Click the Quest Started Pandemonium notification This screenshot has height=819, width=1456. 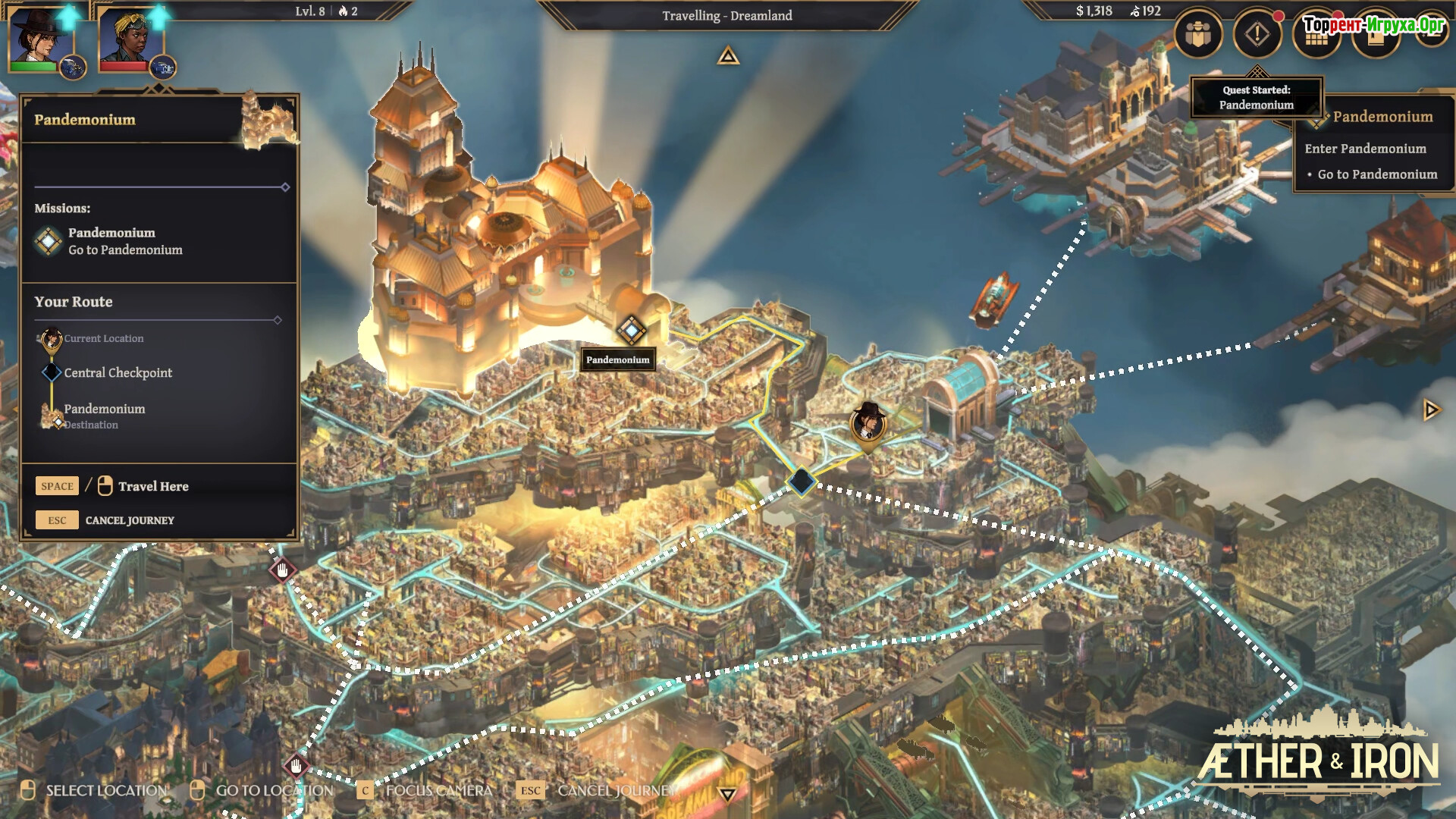click(1256, 97)
